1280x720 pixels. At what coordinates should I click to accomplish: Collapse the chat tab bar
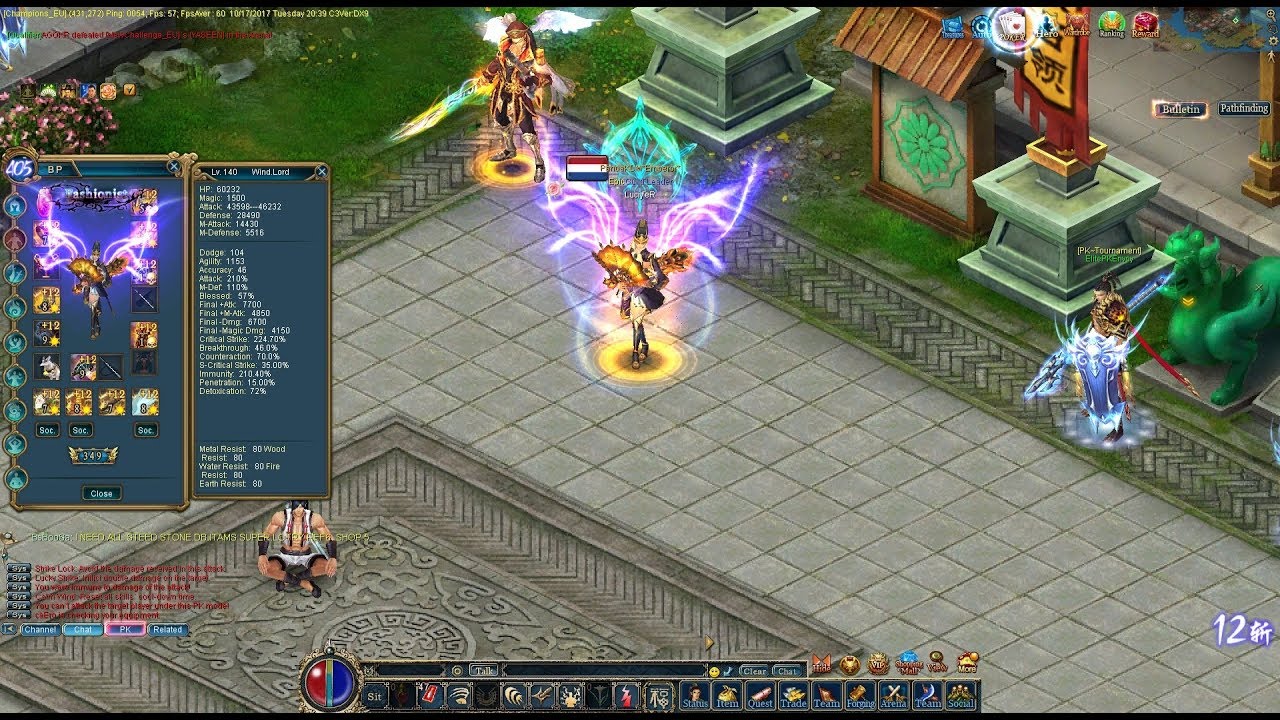8,631
